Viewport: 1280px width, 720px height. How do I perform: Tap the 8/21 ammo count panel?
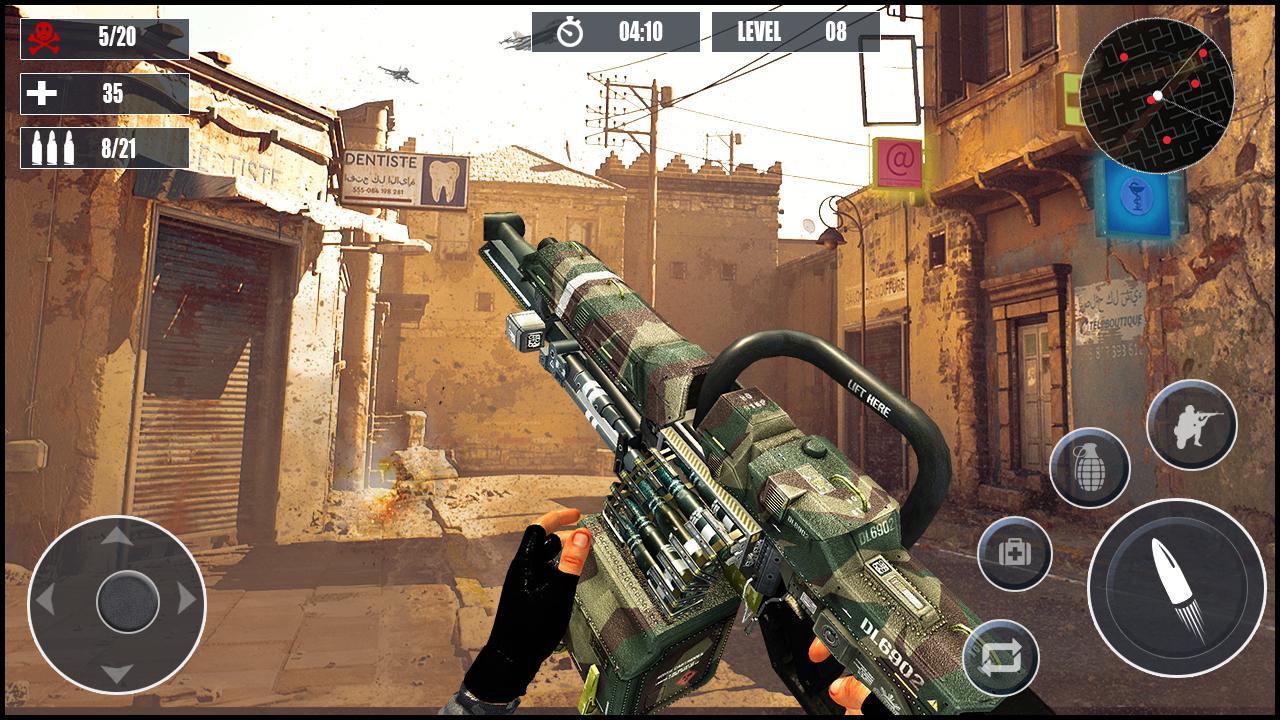100,145
